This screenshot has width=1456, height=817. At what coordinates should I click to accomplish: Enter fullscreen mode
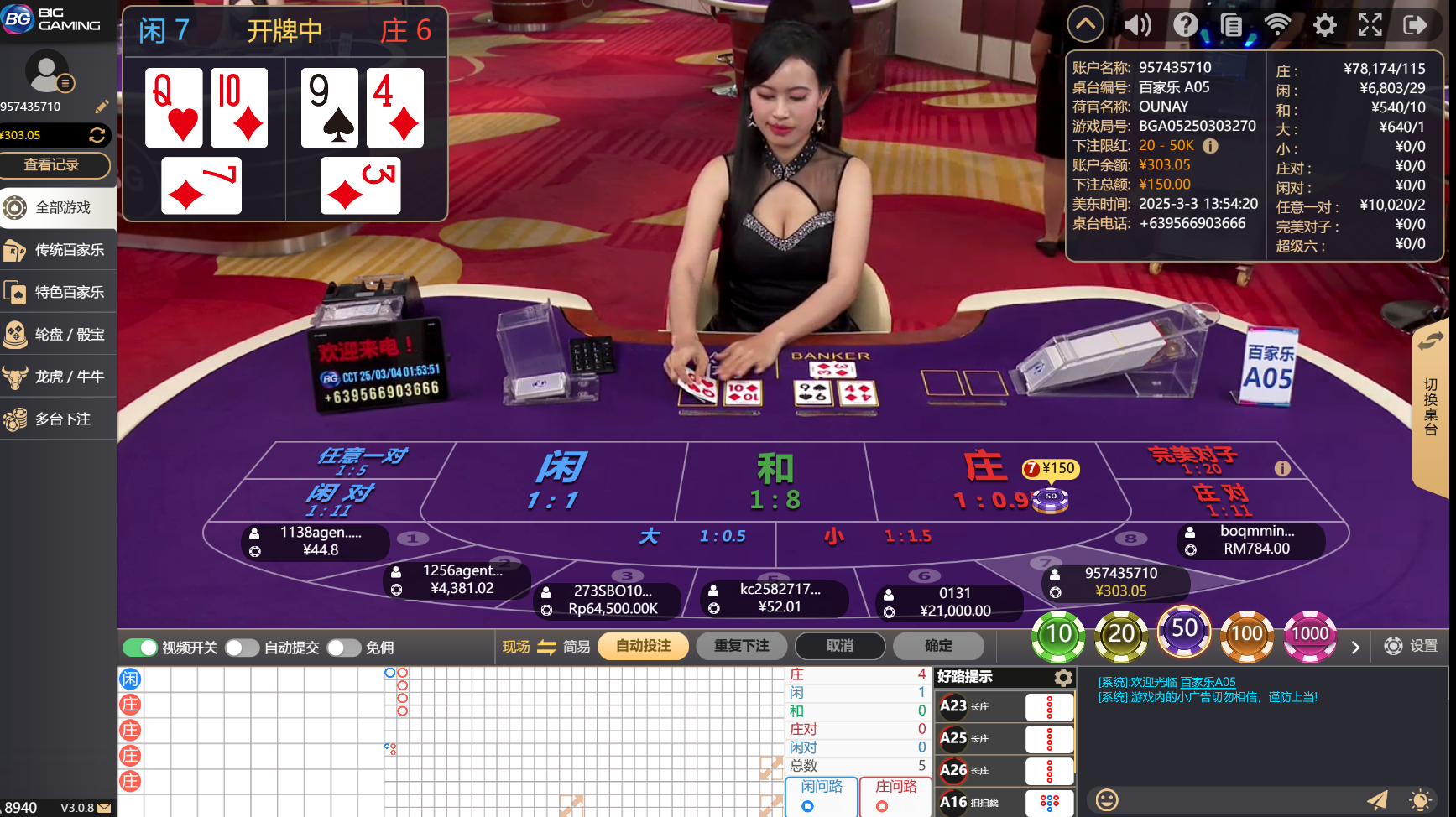[x=1370, y=24]
